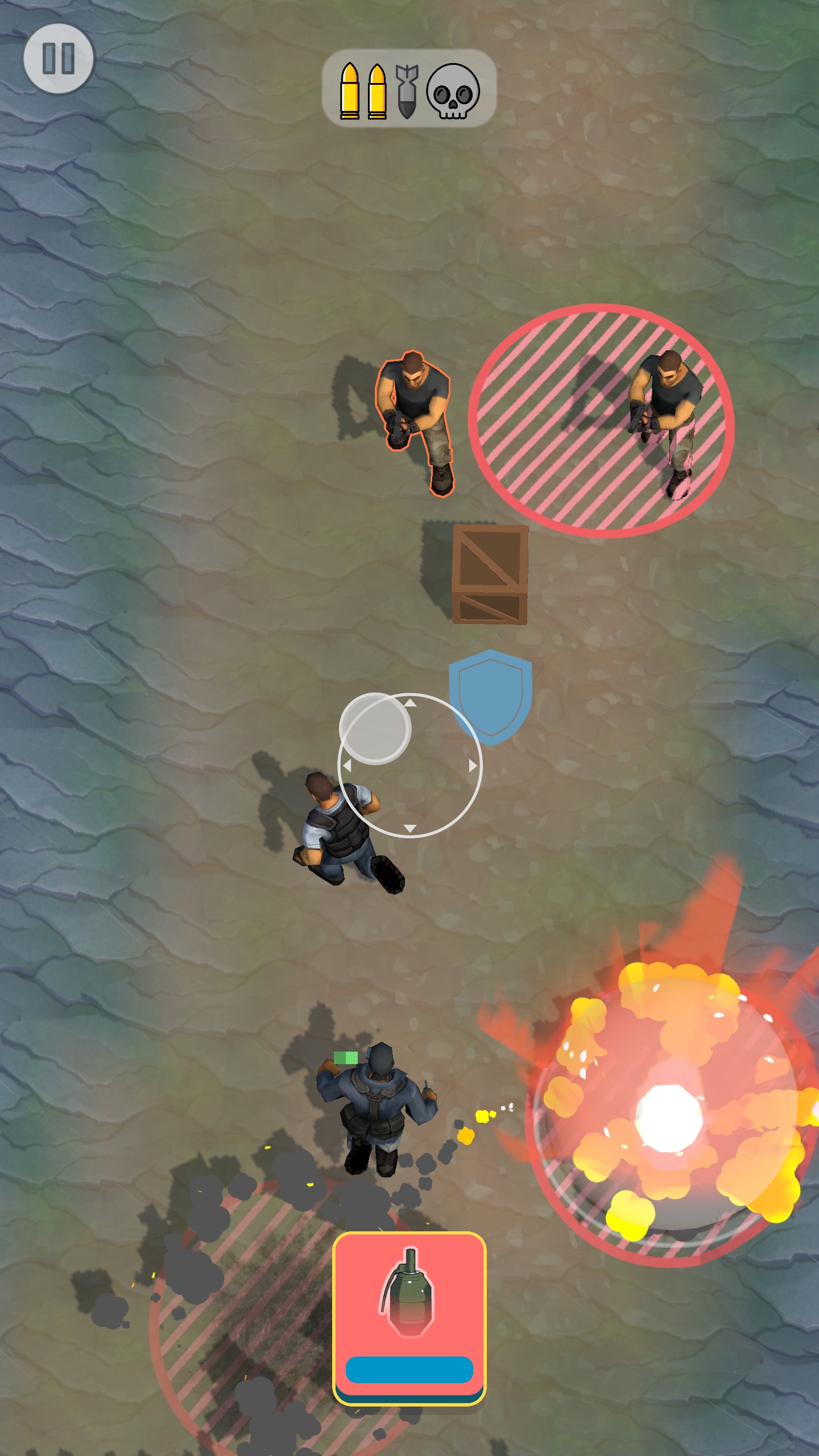Viewport: 819px width, 1456px height.
Task: Tap the left arrow of the joystick control
Action: coord(348,767)
